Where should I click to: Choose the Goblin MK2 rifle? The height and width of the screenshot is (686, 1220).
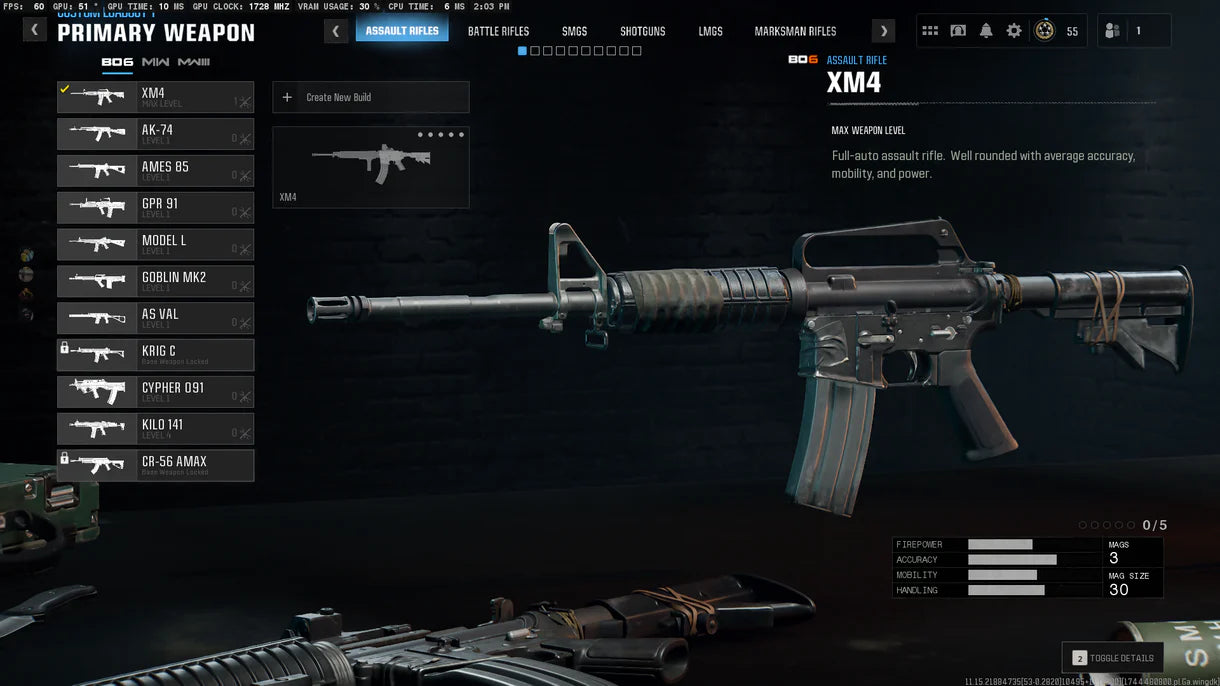(155, 281)
